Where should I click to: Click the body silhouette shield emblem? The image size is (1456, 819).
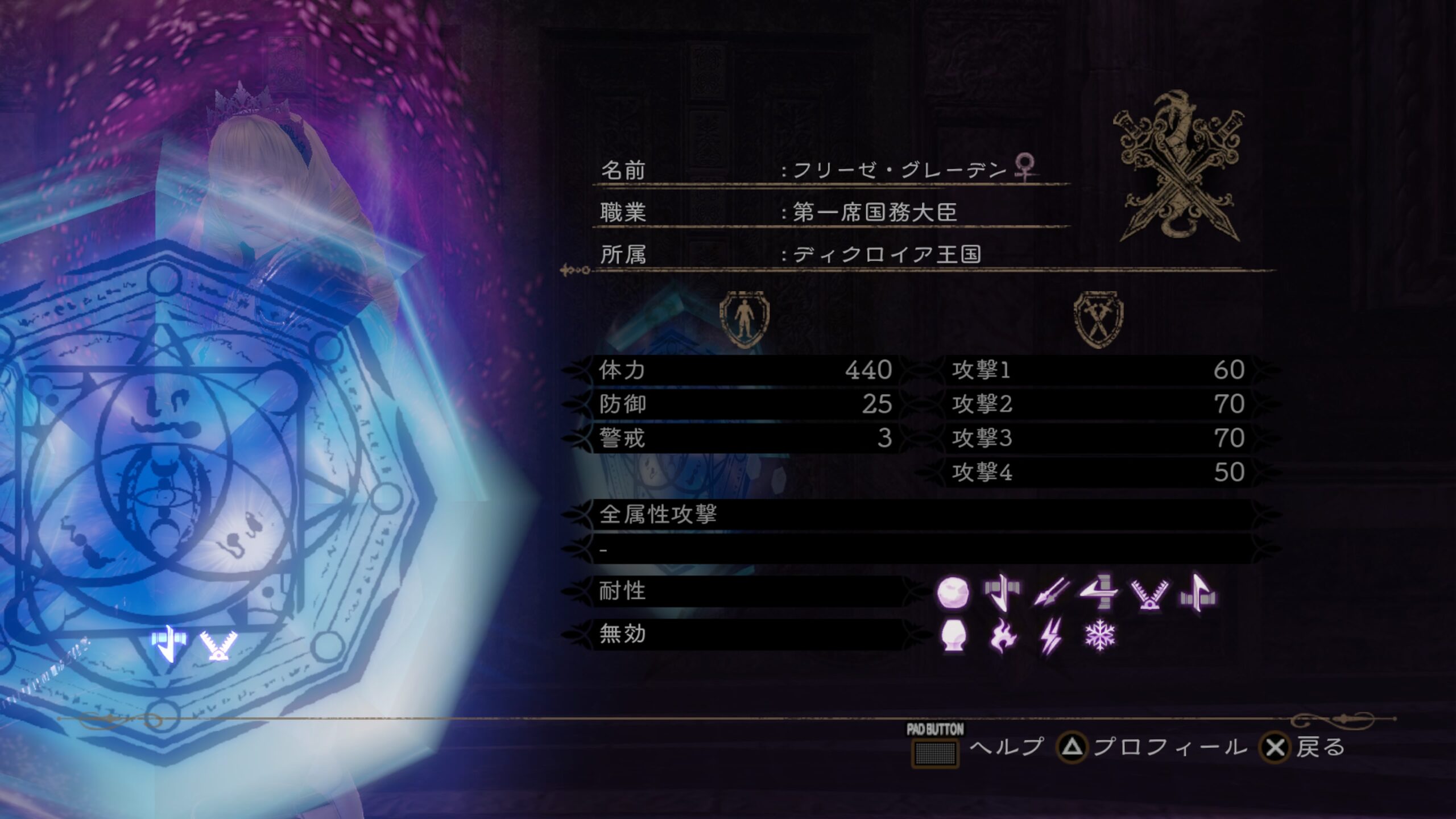tap(744, 319)
